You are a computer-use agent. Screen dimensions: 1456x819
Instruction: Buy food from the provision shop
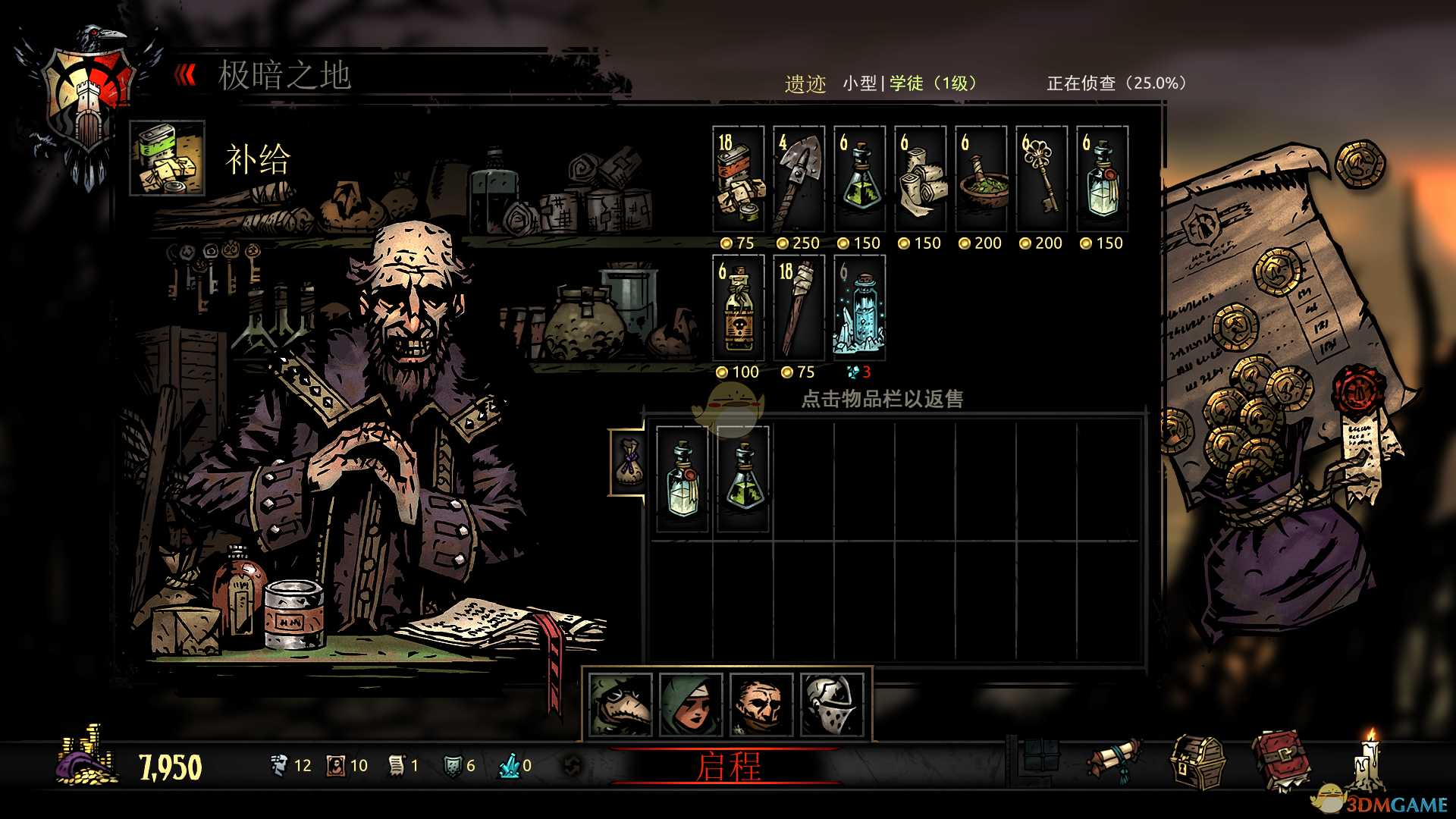(x=738, y=180)
